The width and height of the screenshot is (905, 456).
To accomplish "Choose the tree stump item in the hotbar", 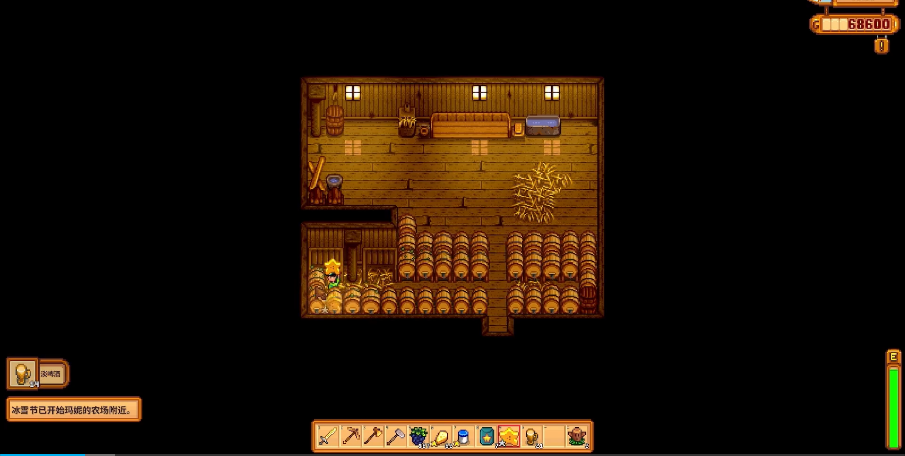I will tap(577, 436).
